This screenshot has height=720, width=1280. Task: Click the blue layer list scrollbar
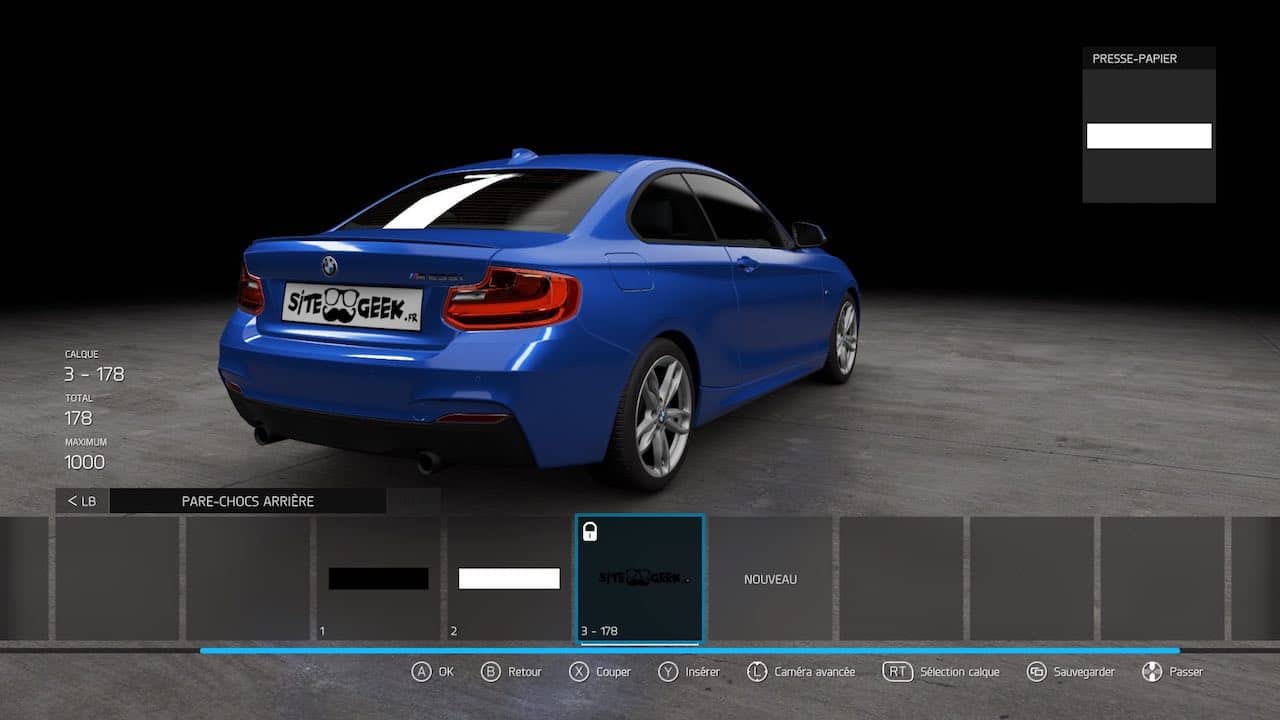tap(690, 651)
